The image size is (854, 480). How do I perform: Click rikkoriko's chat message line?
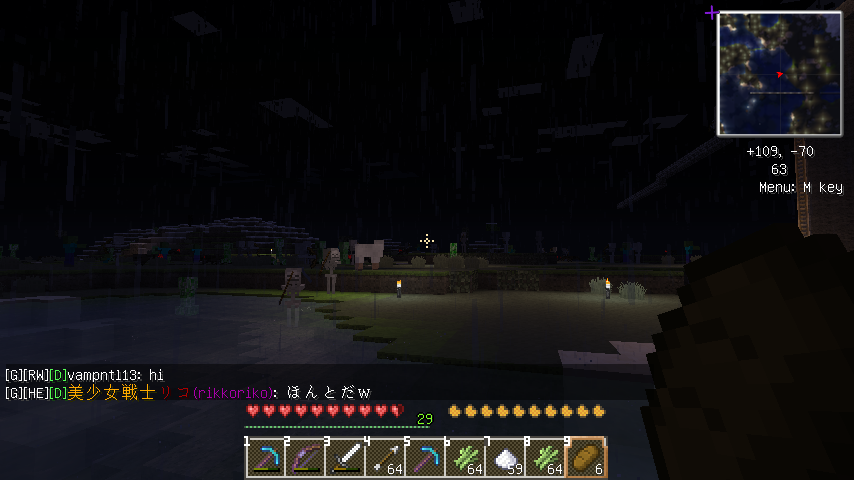(187, 392)
